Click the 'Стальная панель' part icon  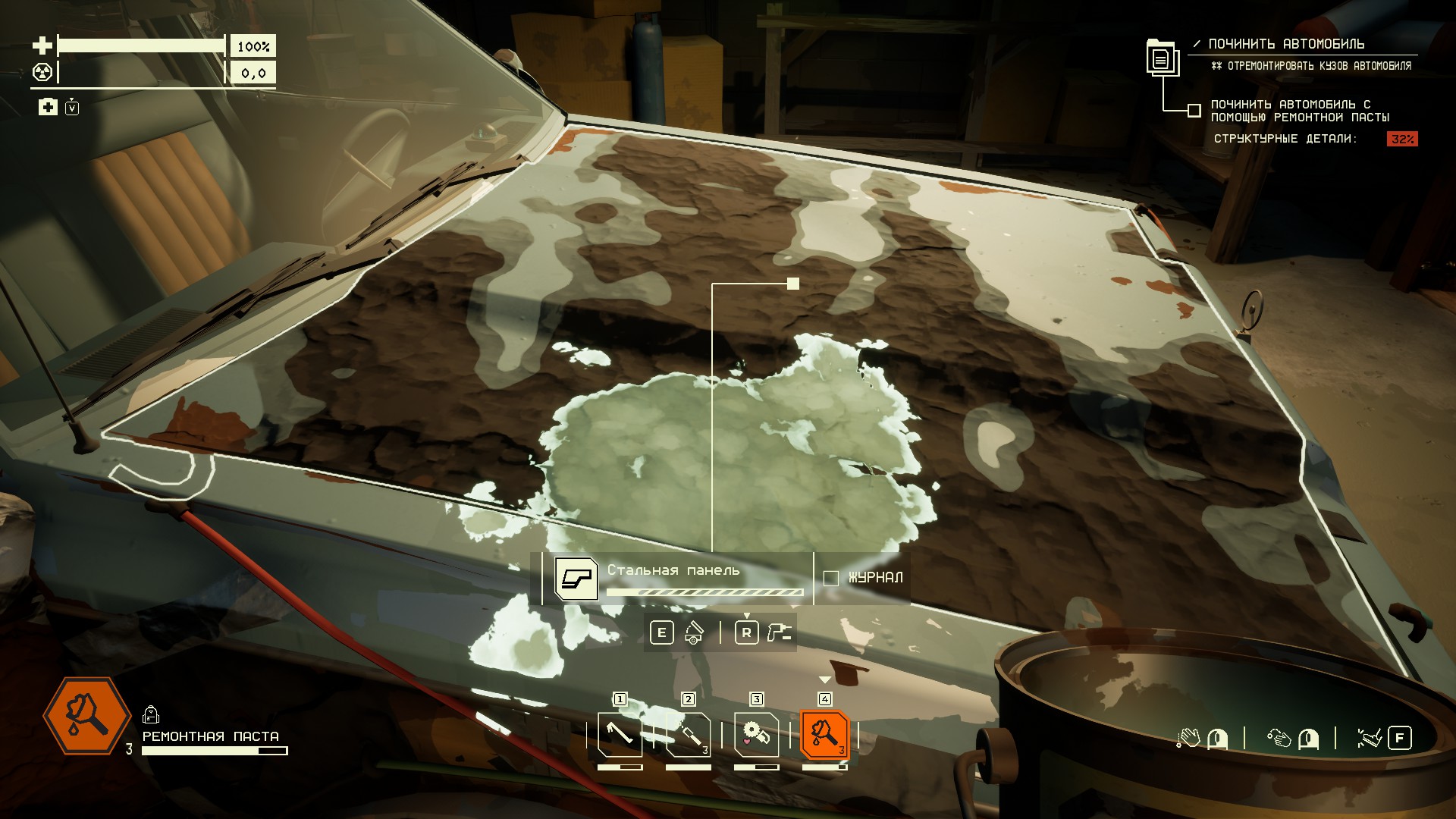point(576,579)
